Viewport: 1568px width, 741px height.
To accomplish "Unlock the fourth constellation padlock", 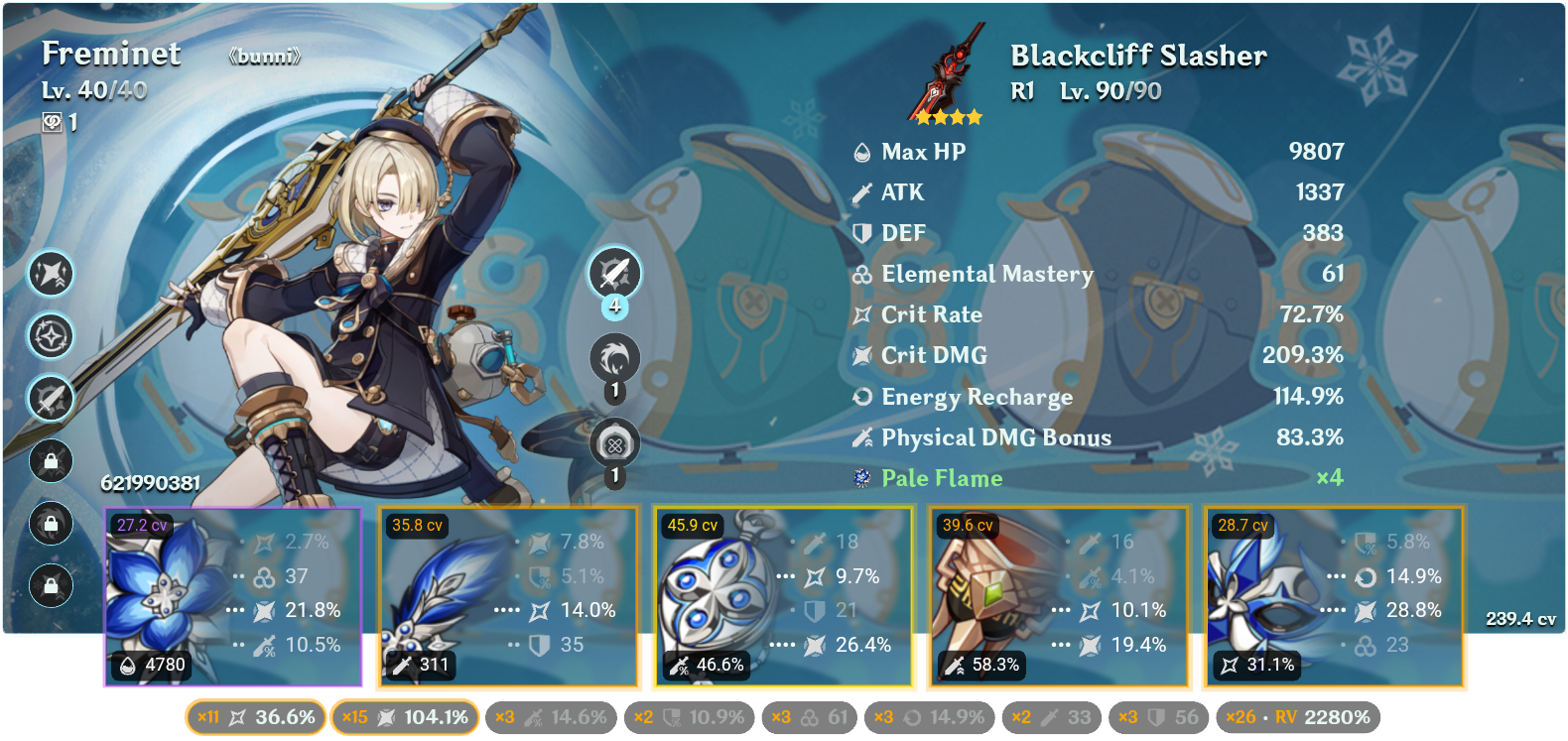I will pos(52,461).
